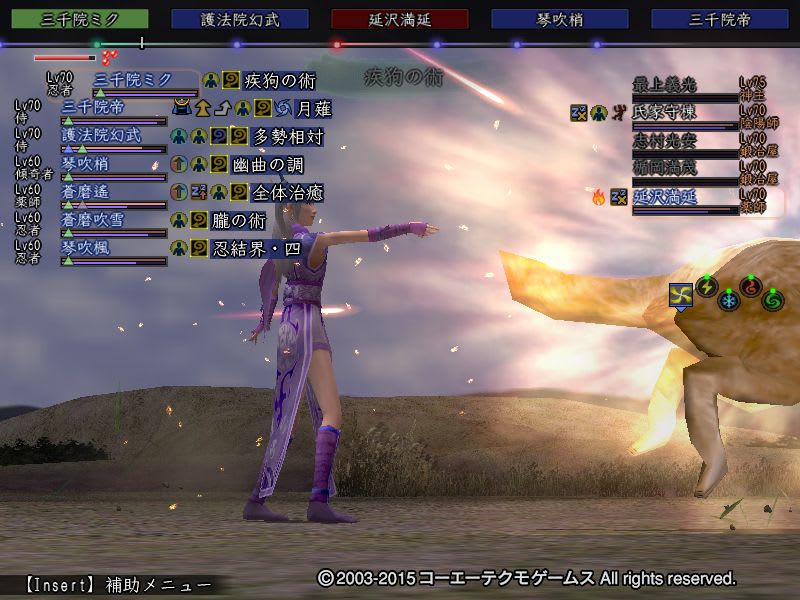Select party member 蒼磨吹雪

101,219
